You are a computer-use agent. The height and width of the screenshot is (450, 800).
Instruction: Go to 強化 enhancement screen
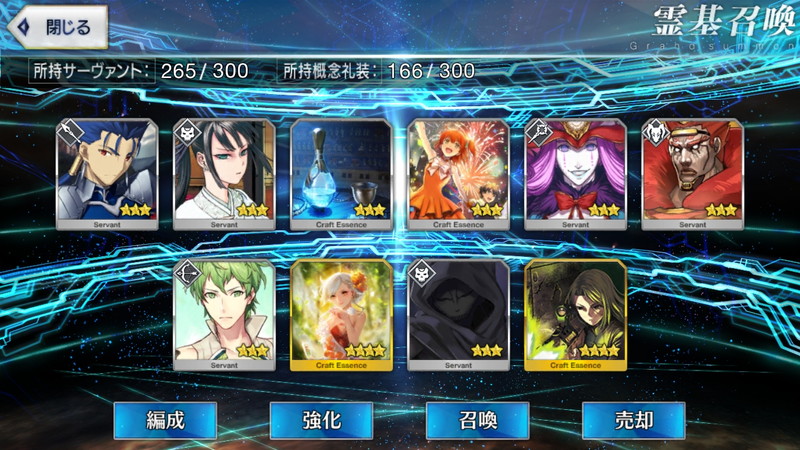click(321, 420)
